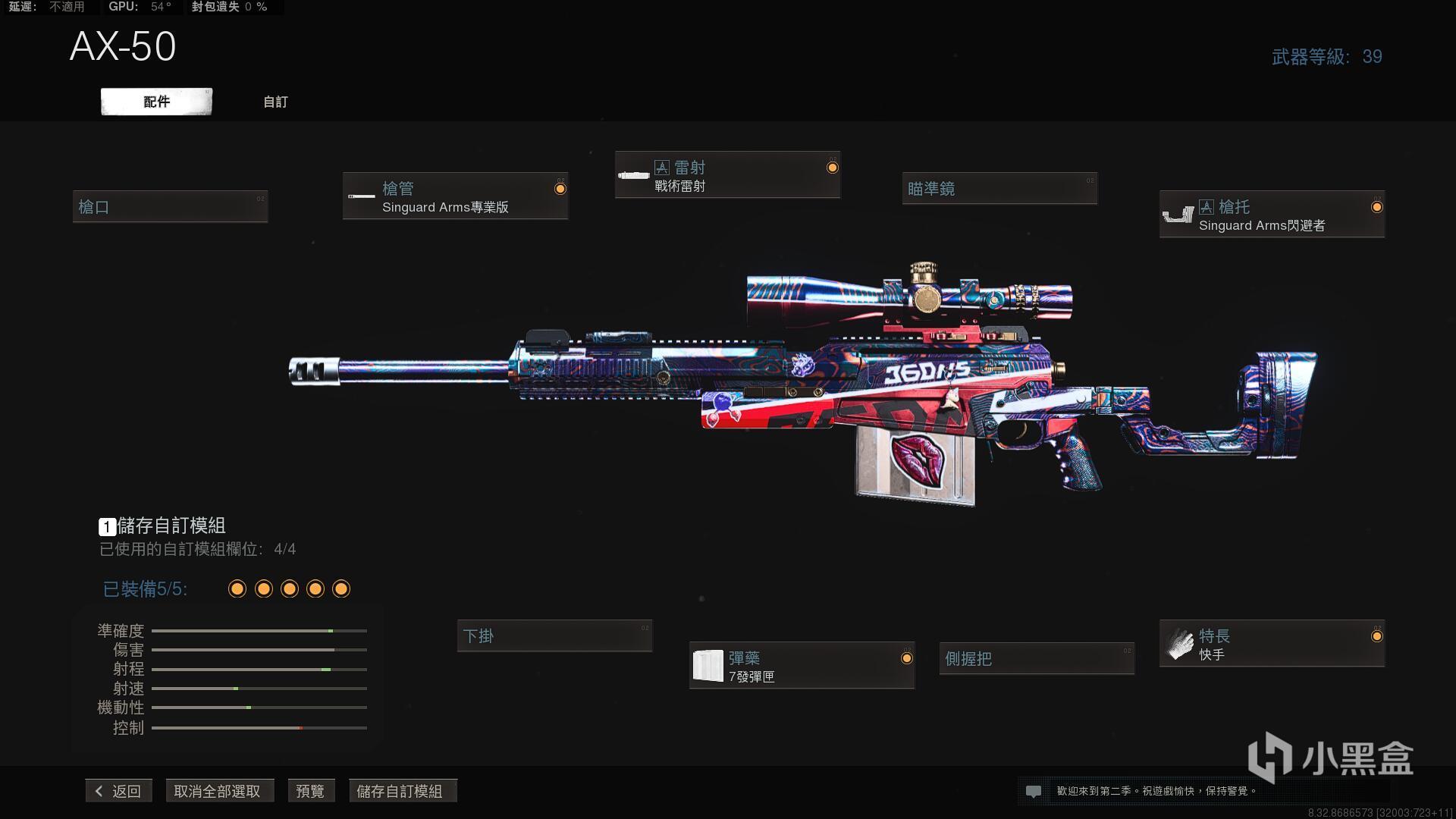Screen dimensions: 1456x819
Task: Click the 返回 back button
Action: (x=119, y=791)
